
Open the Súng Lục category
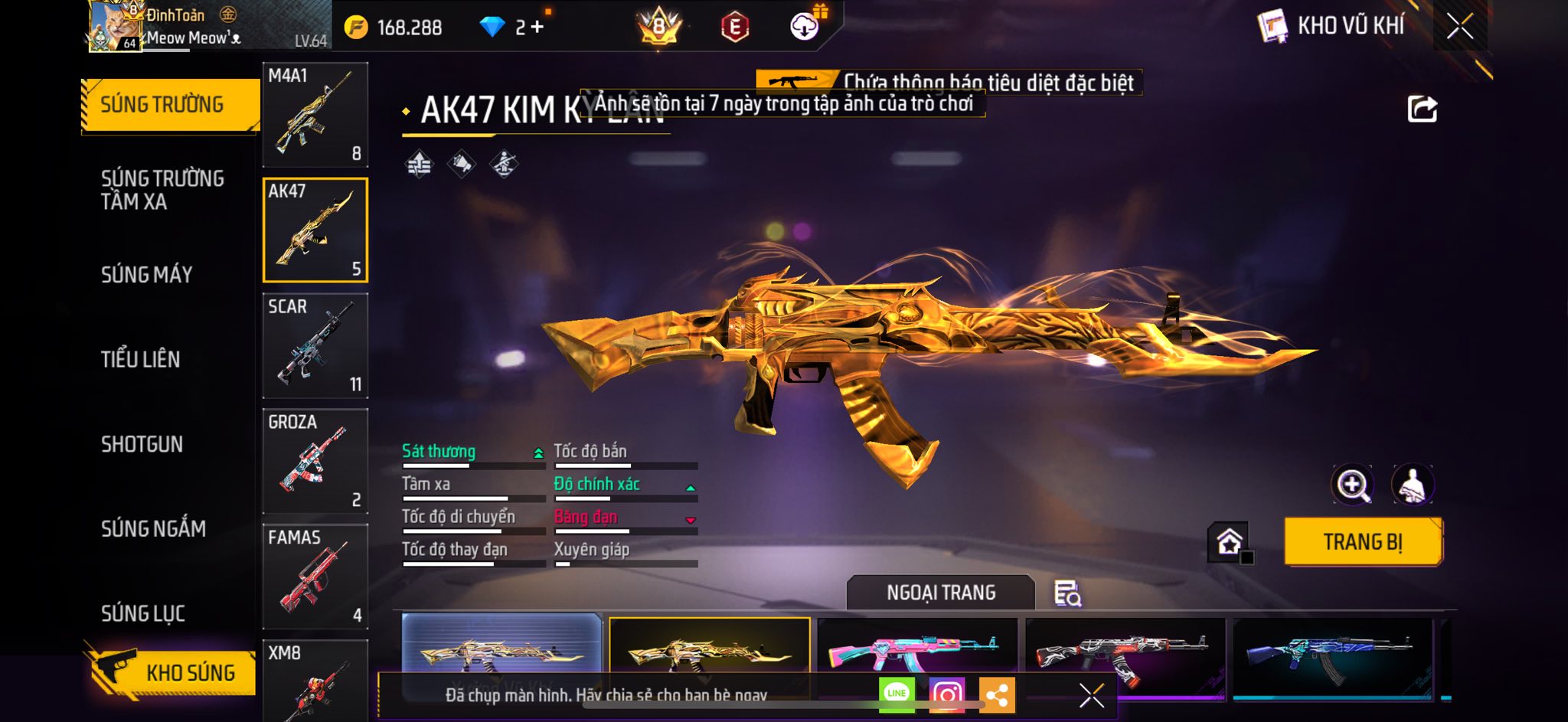(143, 613)
